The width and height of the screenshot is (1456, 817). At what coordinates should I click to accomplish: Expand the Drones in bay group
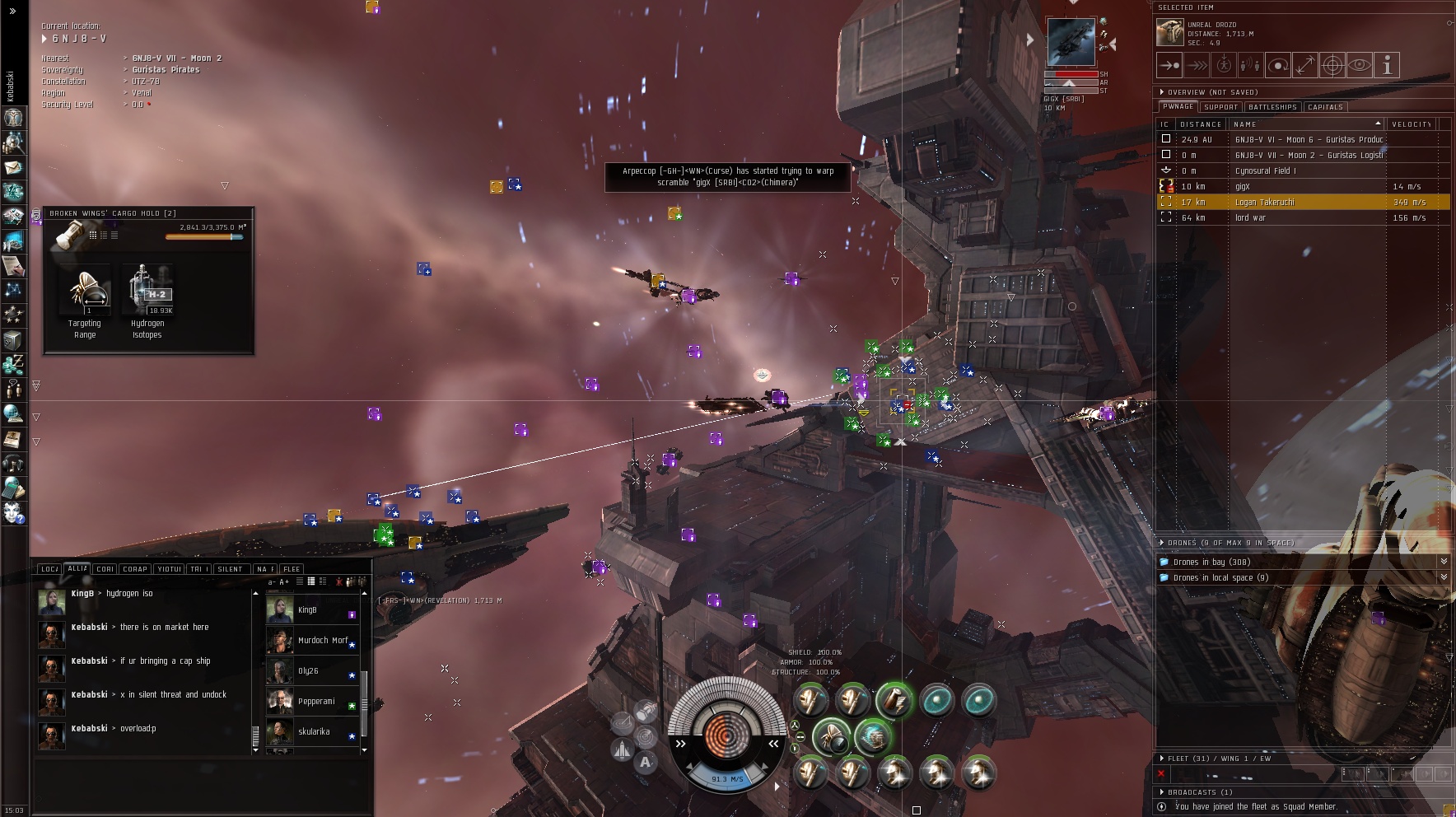[1211, 562]
